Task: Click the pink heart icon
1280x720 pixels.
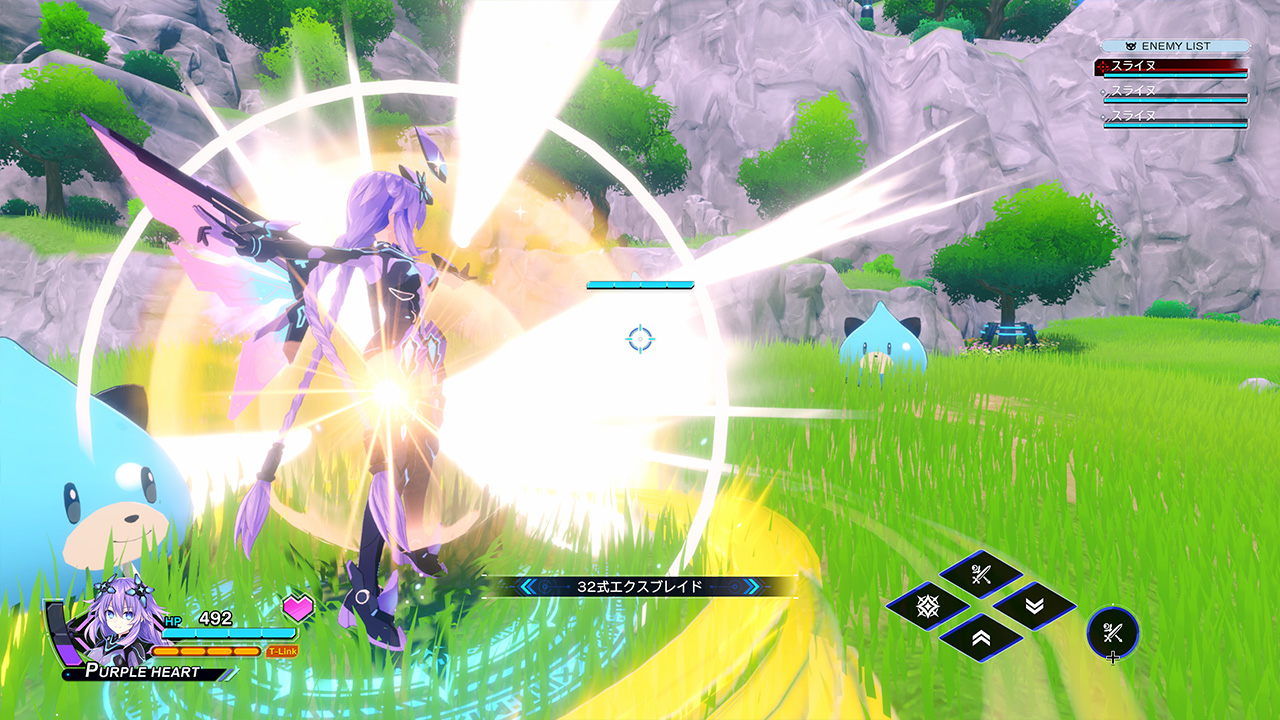Action: click(298, 606)
